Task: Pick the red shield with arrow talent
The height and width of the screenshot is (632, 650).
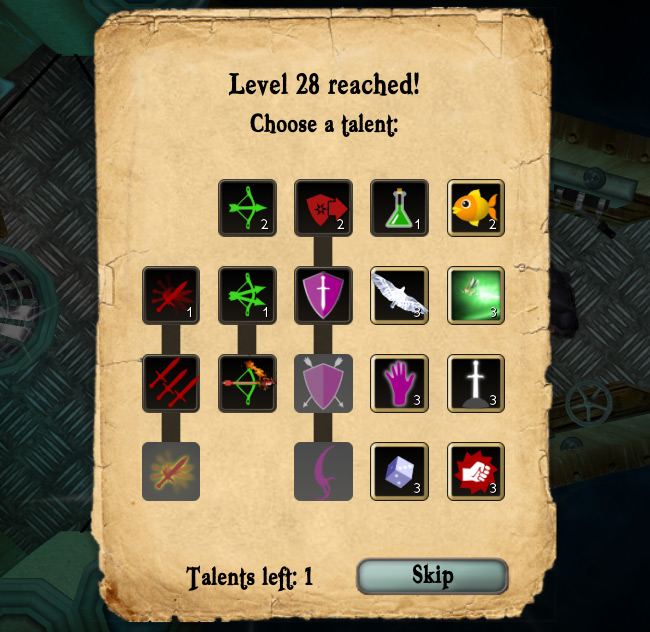Action: (324, 208)
